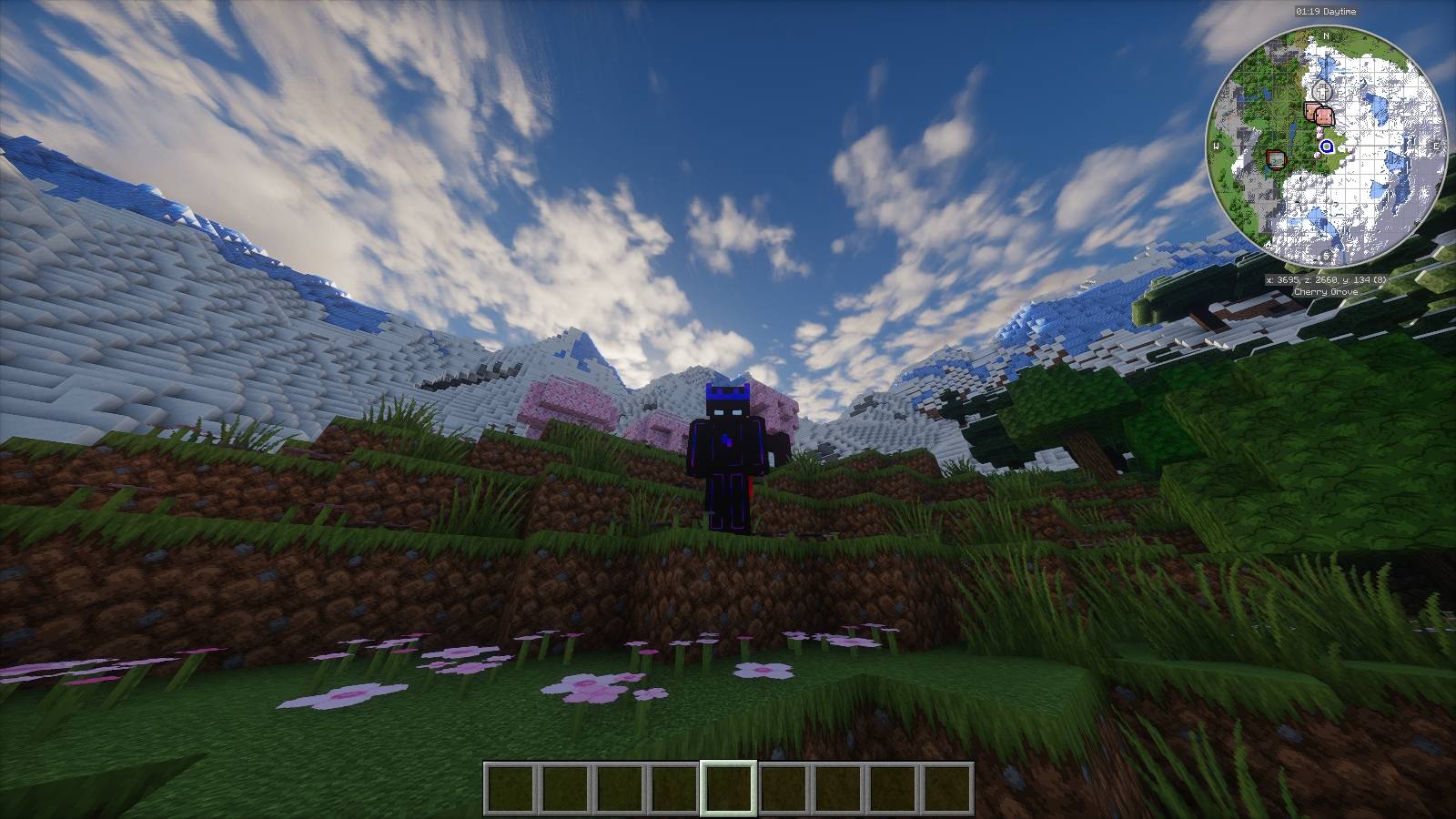Expand the '01:19 Daytime' clock display
Screen dimensions: 1456x819
(x=1326, y=13)
